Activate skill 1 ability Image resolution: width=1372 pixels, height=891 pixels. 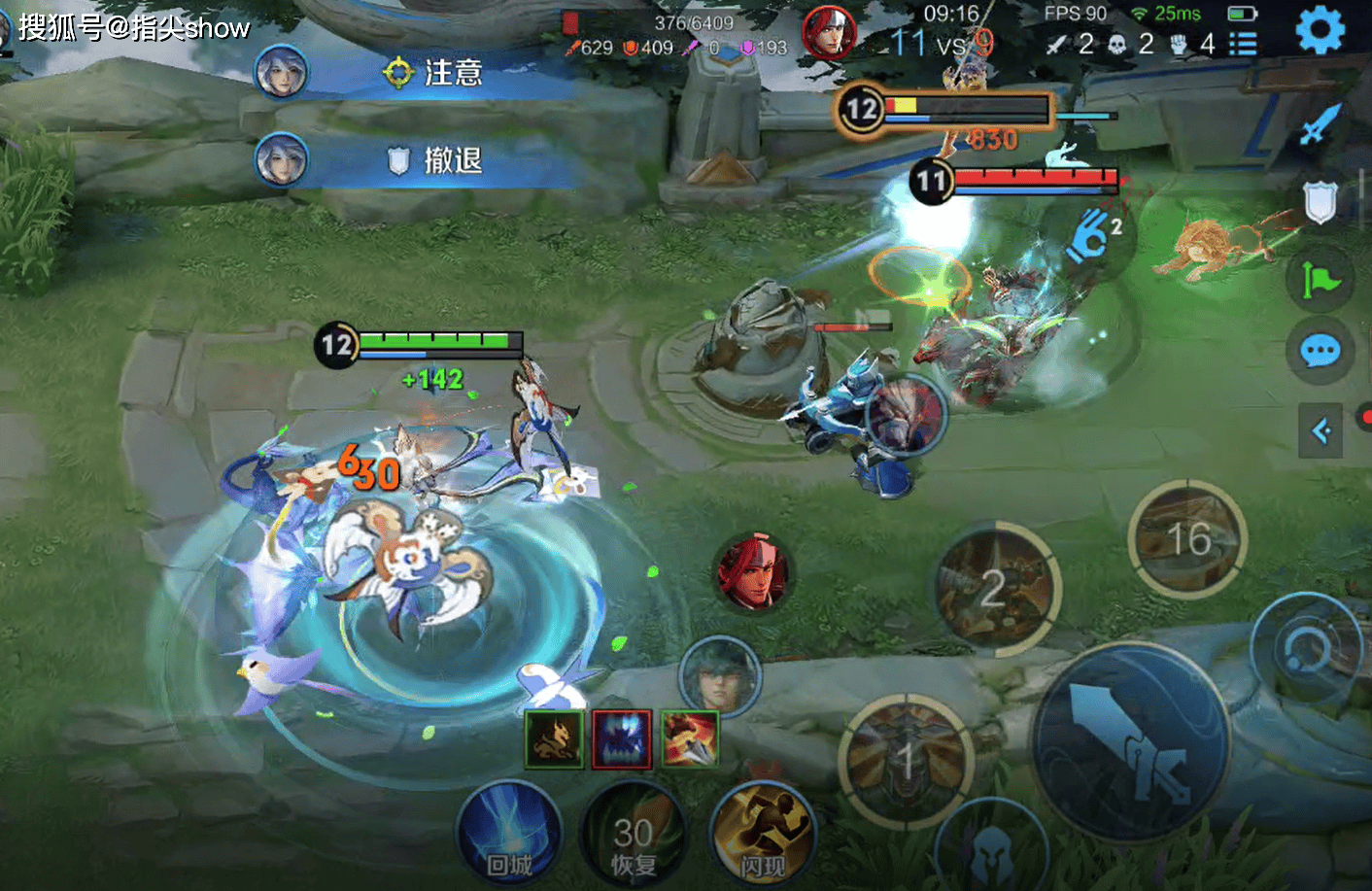[906, 761]
